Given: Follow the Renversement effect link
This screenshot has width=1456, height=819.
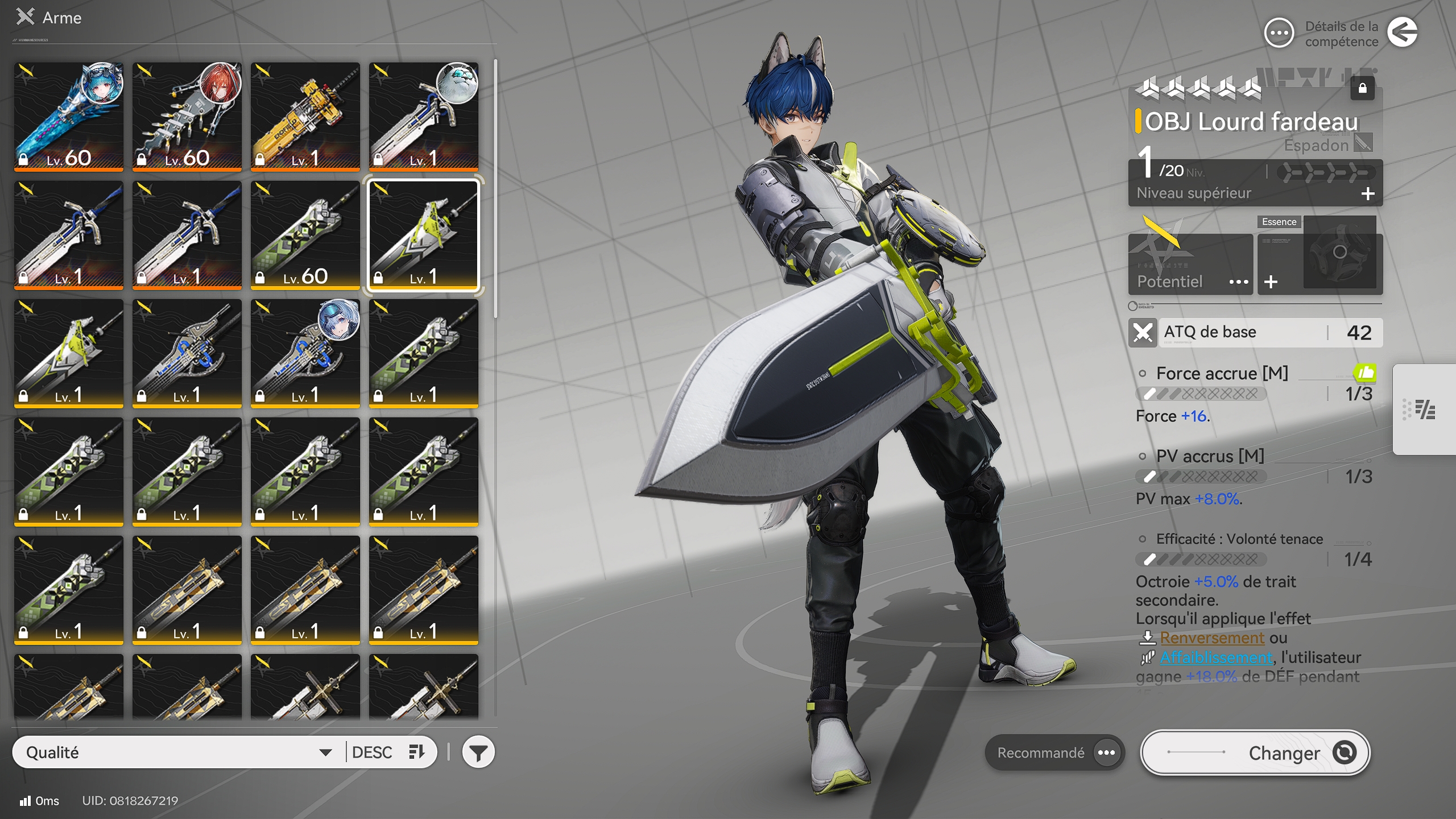Looking at the screenshot, I should 1211,638.
